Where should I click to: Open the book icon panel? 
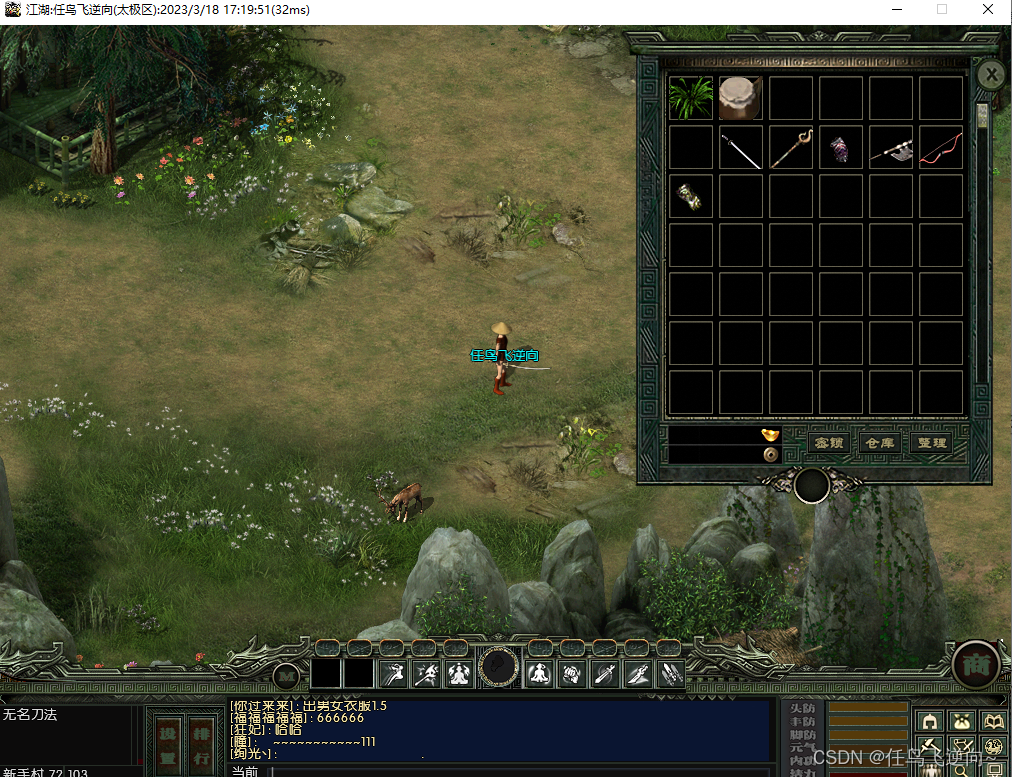(993, 721)
